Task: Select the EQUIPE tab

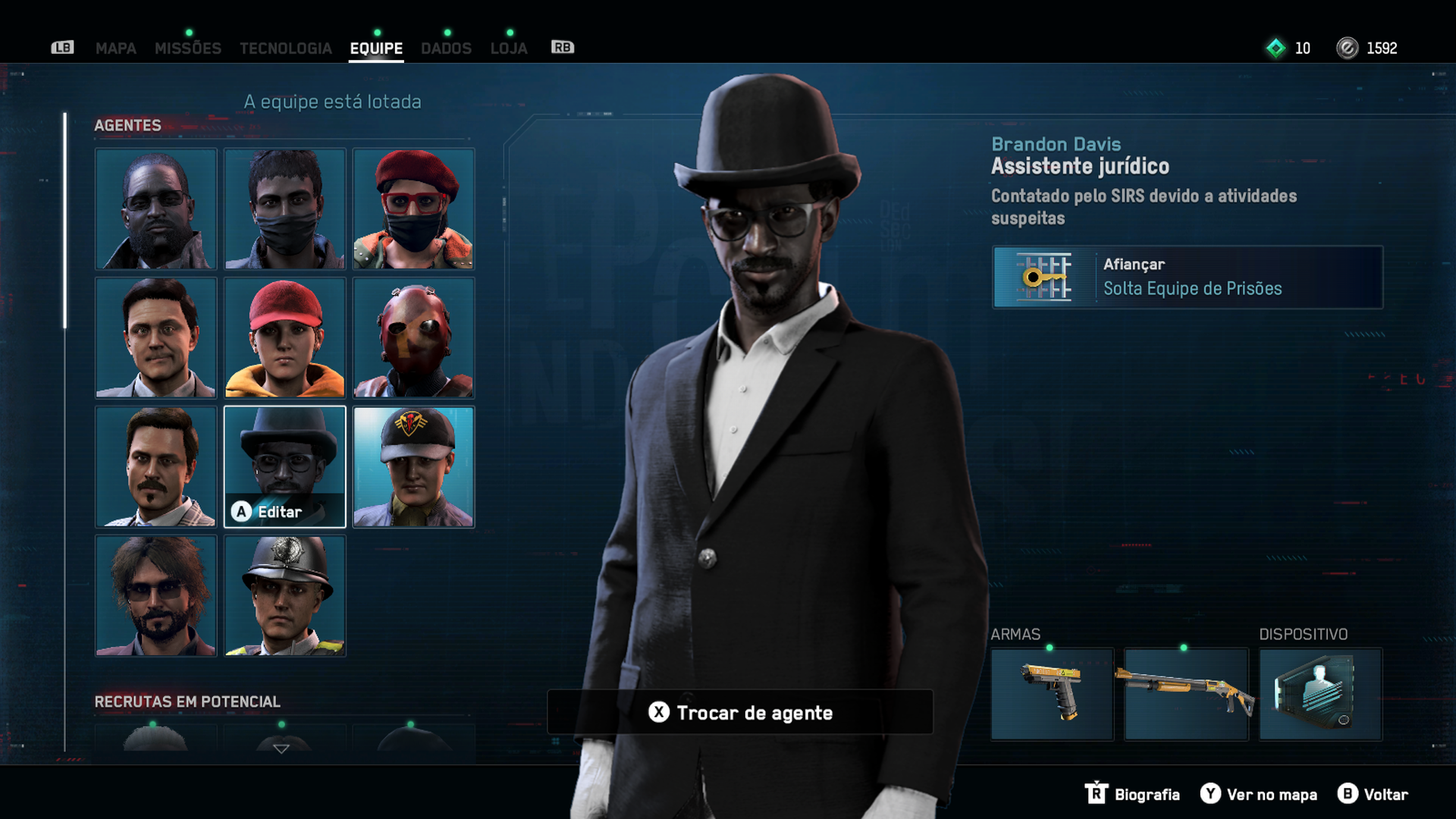Action: (376, 49)
